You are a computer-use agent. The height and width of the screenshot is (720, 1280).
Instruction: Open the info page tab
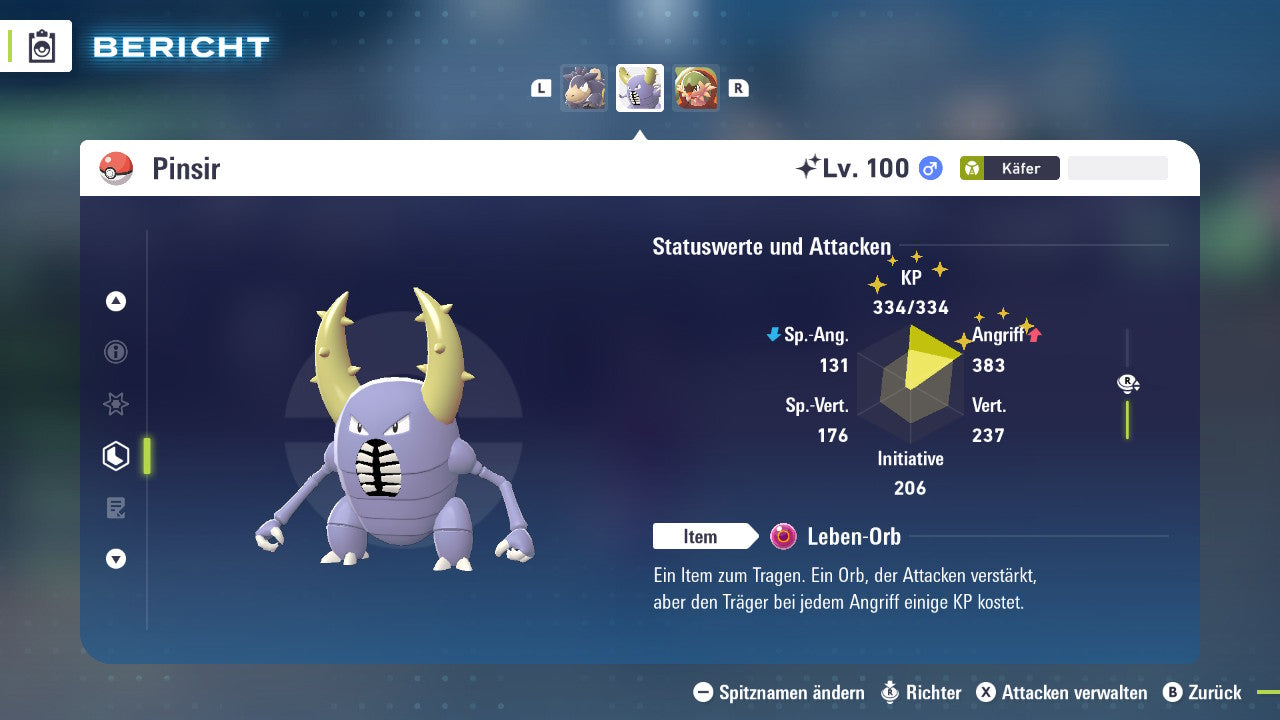pyautogui.click(x=116, y=352)
